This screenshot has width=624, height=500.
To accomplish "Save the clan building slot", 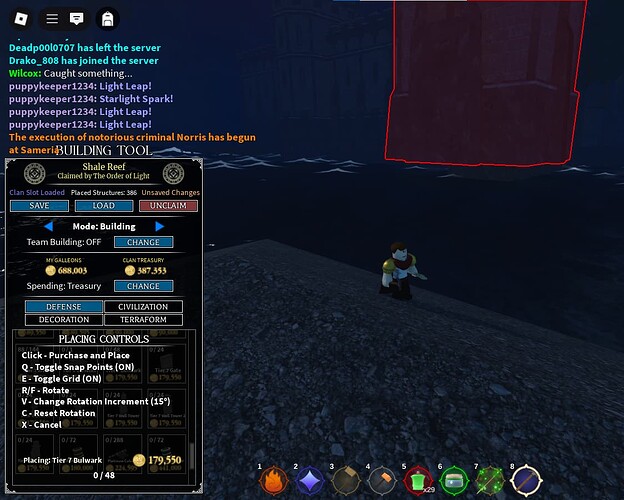I will pos(39,206).
